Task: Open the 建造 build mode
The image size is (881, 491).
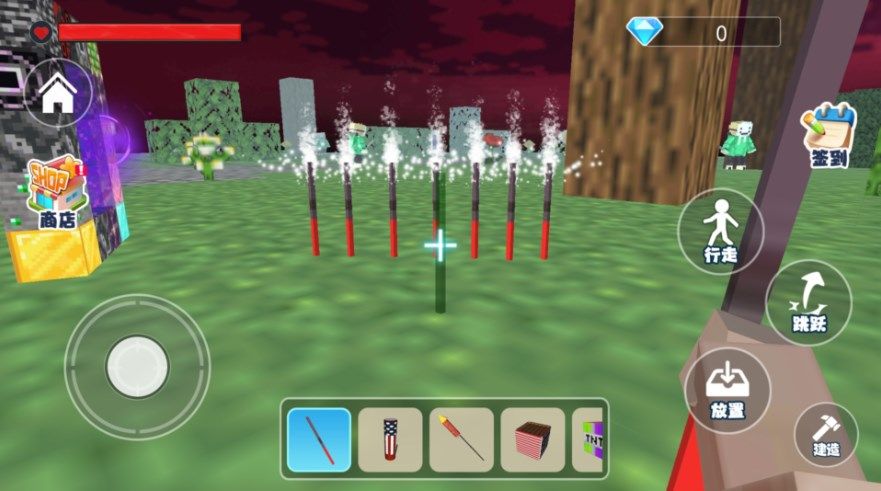Action: [x=826, y=433]
